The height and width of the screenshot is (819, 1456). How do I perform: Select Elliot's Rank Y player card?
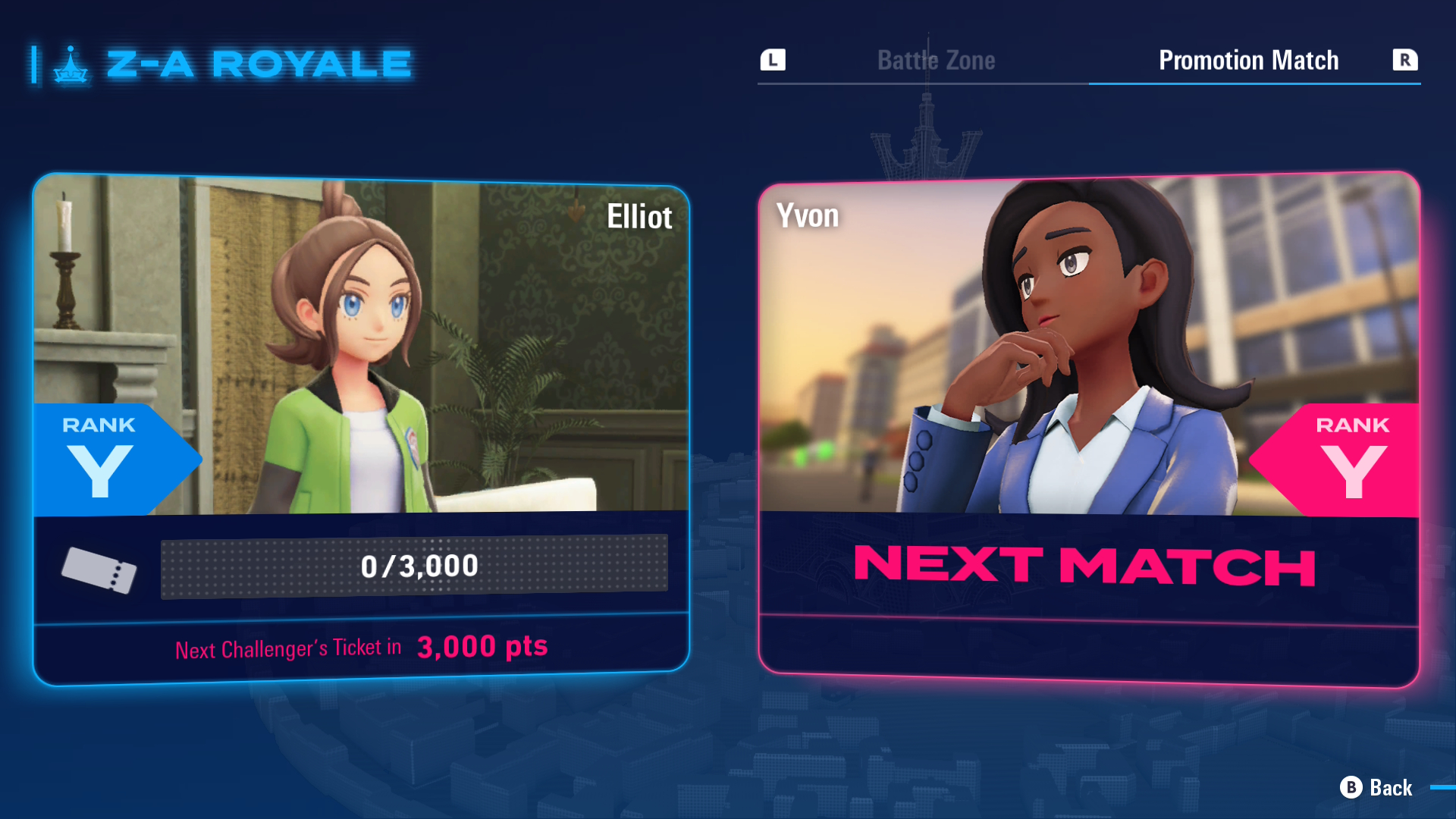point(361,428)
